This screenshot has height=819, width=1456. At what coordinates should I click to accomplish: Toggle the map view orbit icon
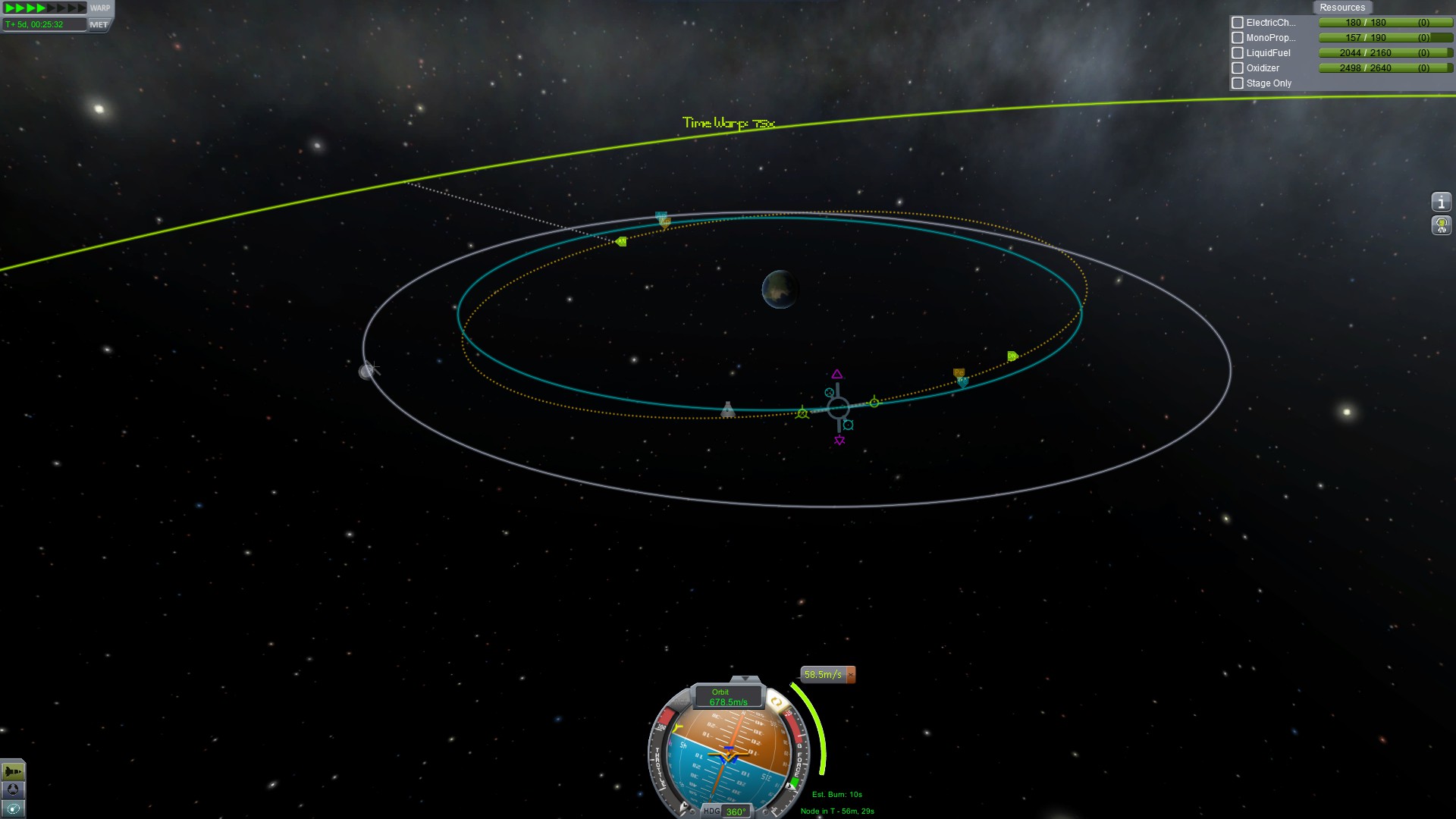coord(13,808)
